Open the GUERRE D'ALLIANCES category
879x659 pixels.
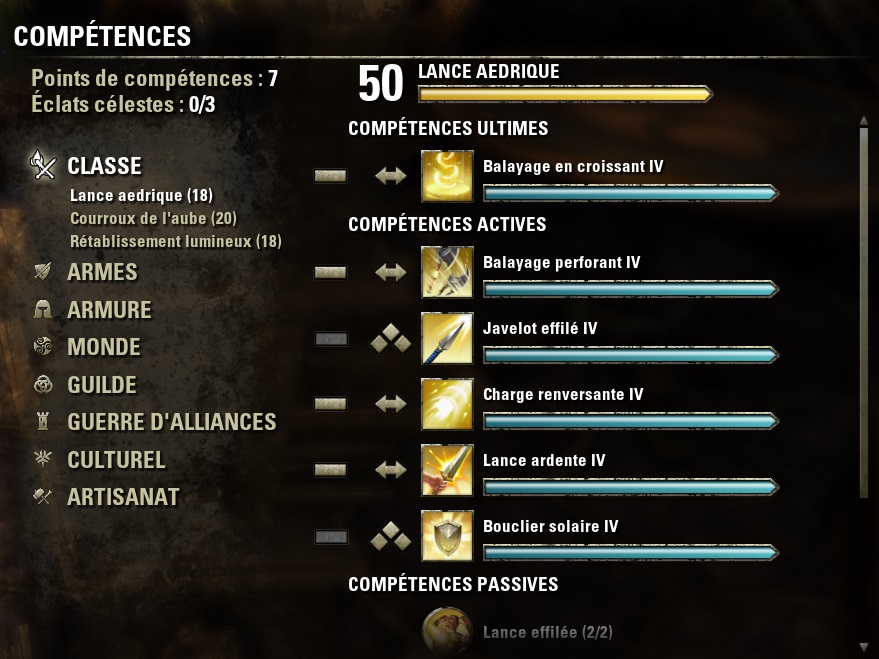pos(171,422)
